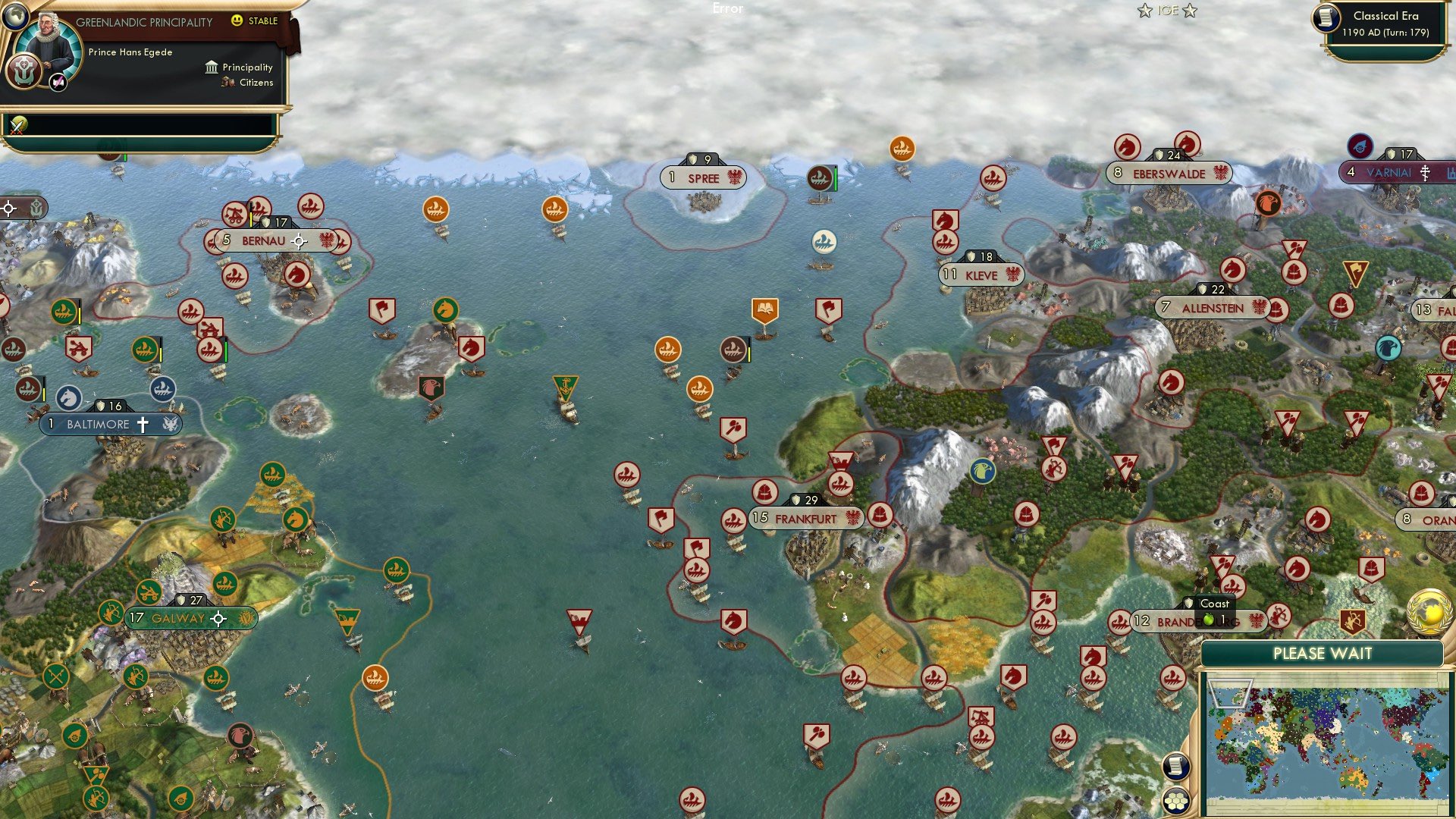Toggle the hex grid overlay icon

coord(1178,802)
